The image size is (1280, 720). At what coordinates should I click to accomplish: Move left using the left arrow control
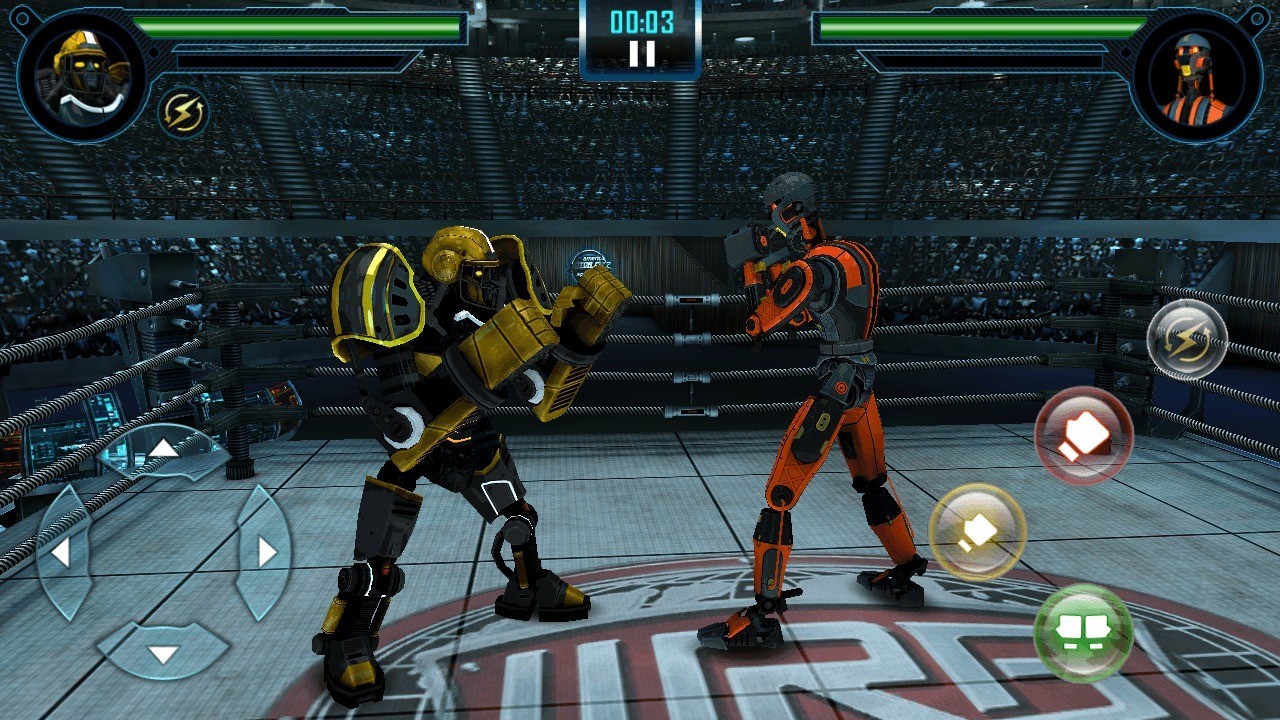click(62, 551)
